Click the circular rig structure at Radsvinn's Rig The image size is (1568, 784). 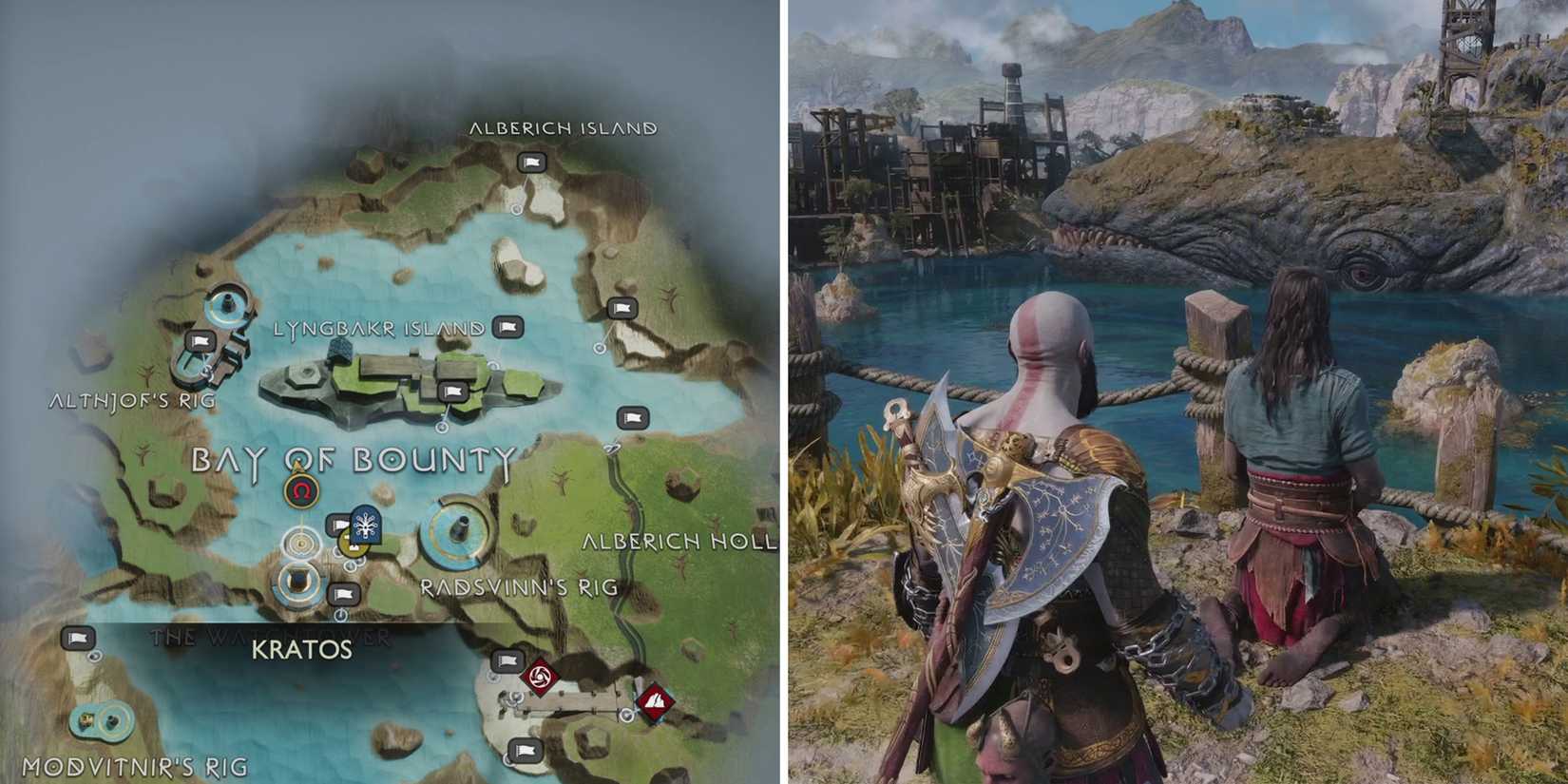[x=456, y=532]
